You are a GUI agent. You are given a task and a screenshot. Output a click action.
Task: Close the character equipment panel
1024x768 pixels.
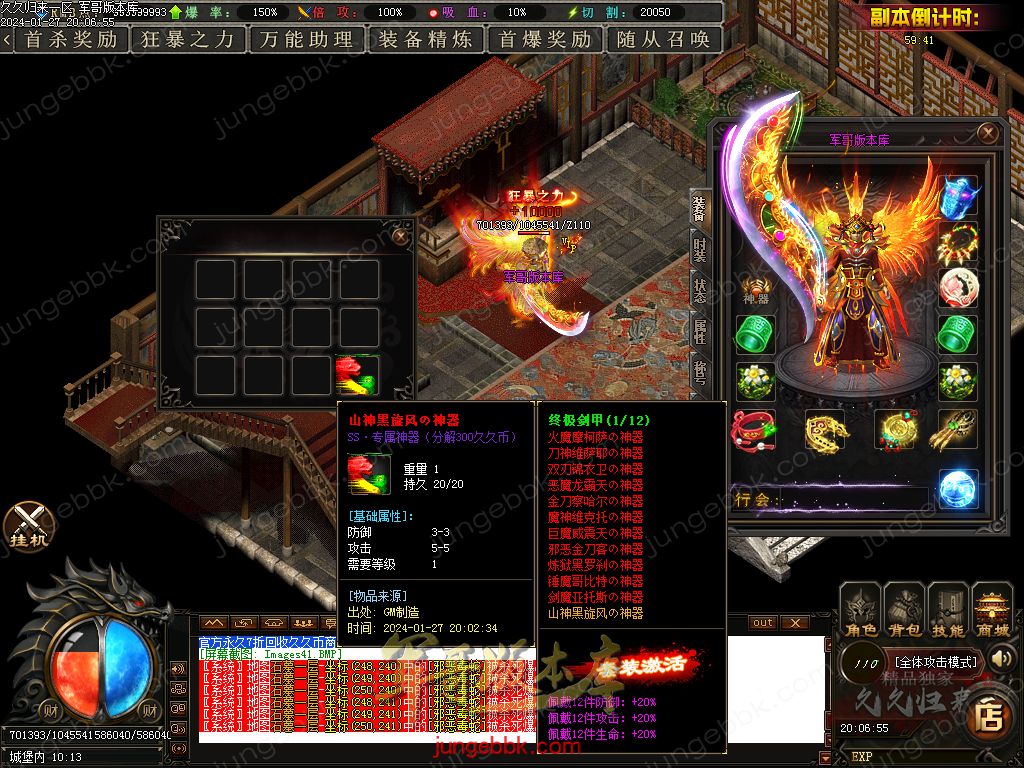click(988, 133)
